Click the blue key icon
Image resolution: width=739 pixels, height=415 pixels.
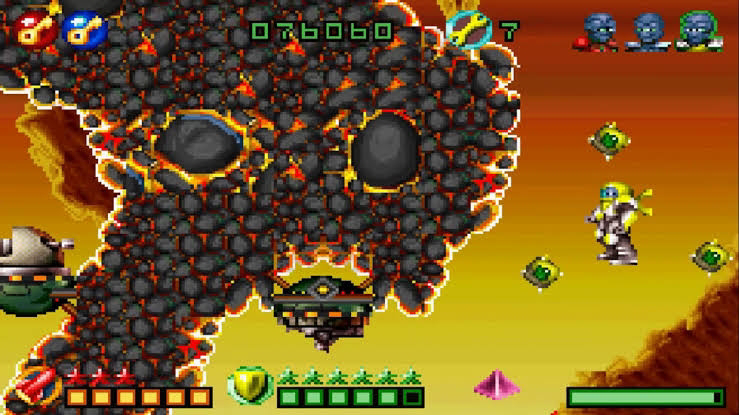[x=79, y=28]
